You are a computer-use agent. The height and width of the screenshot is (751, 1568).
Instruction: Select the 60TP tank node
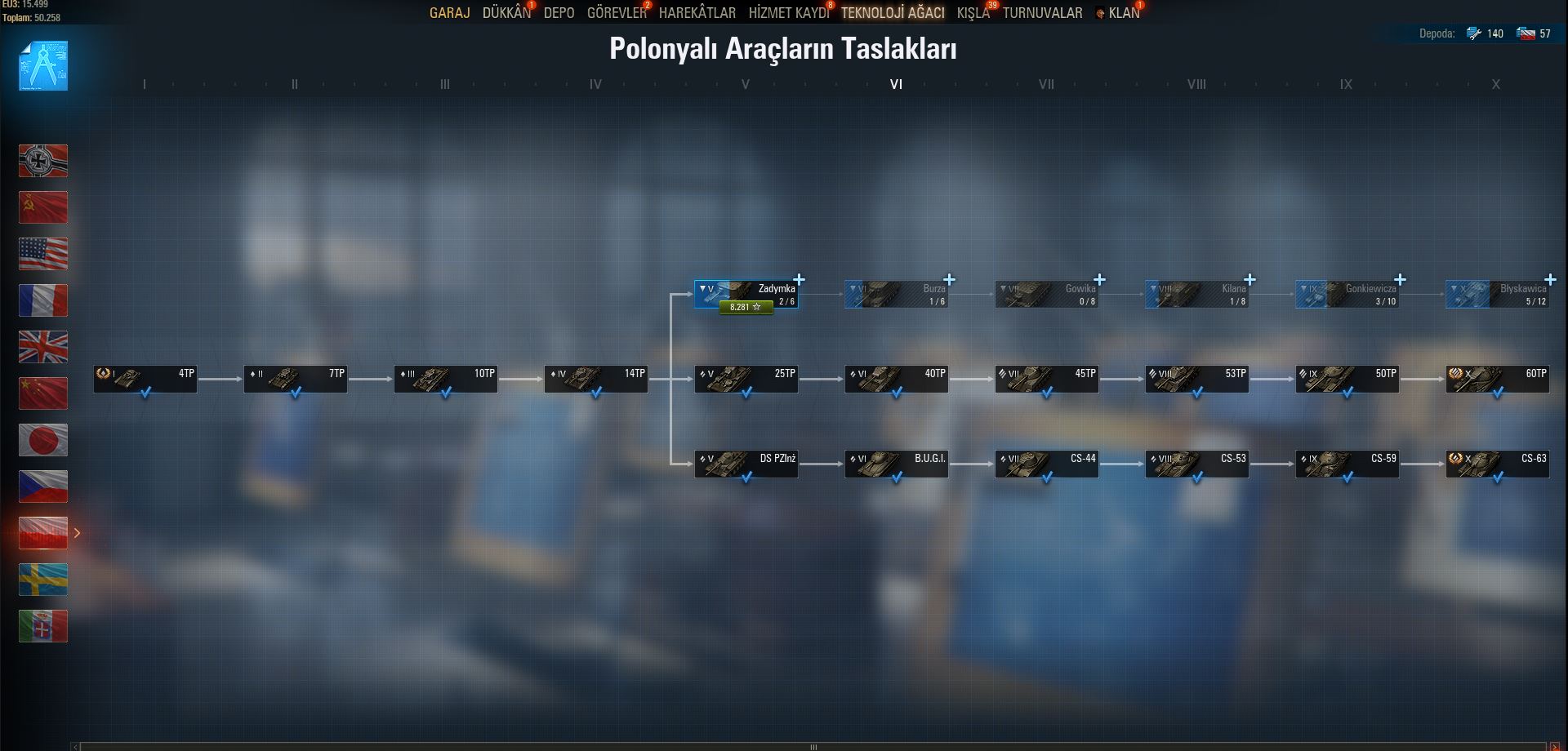(x=1497, y=380)
